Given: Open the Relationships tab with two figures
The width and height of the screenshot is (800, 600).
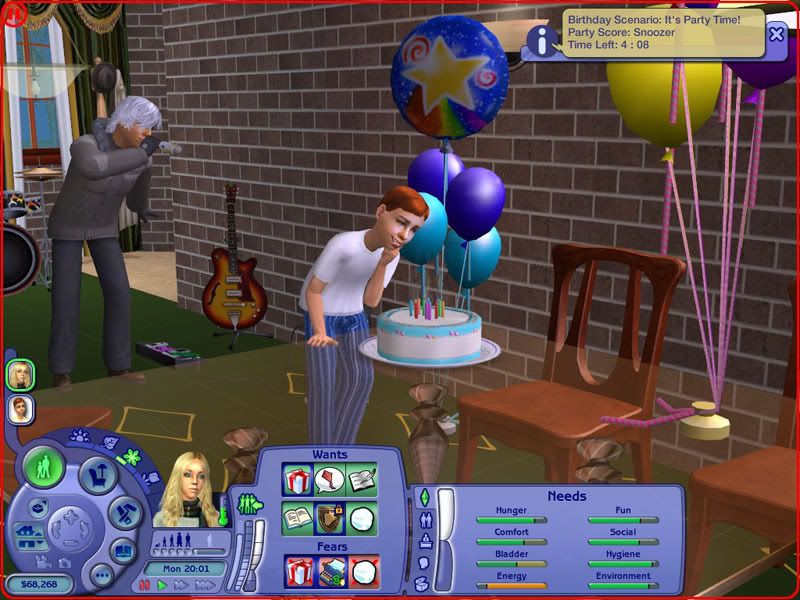Looking at the screenshot, I should tap(427, 520).
